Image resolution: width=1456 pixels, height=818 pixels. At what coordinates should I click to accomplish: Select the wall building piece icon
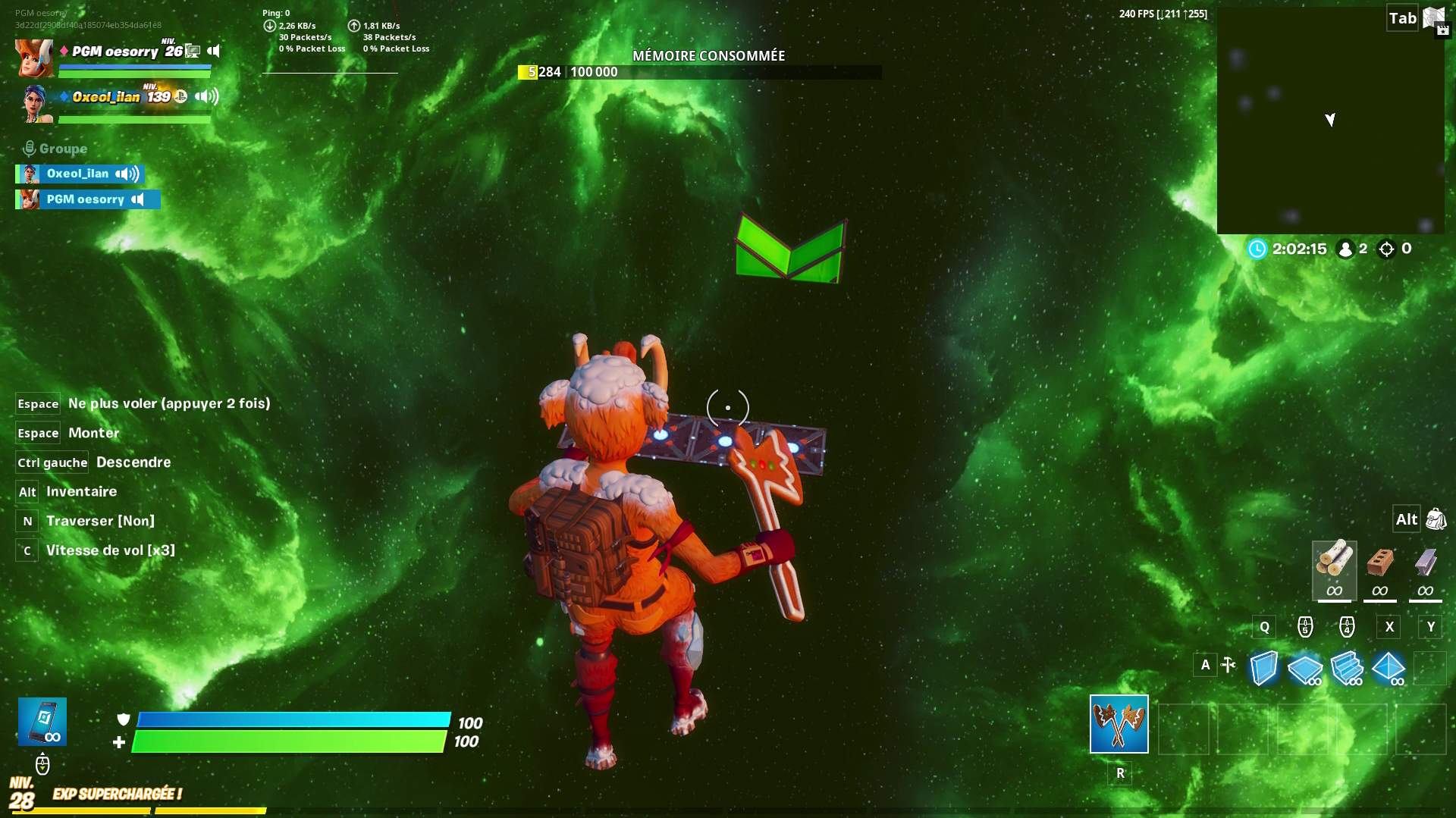(x=1263, y=668)
